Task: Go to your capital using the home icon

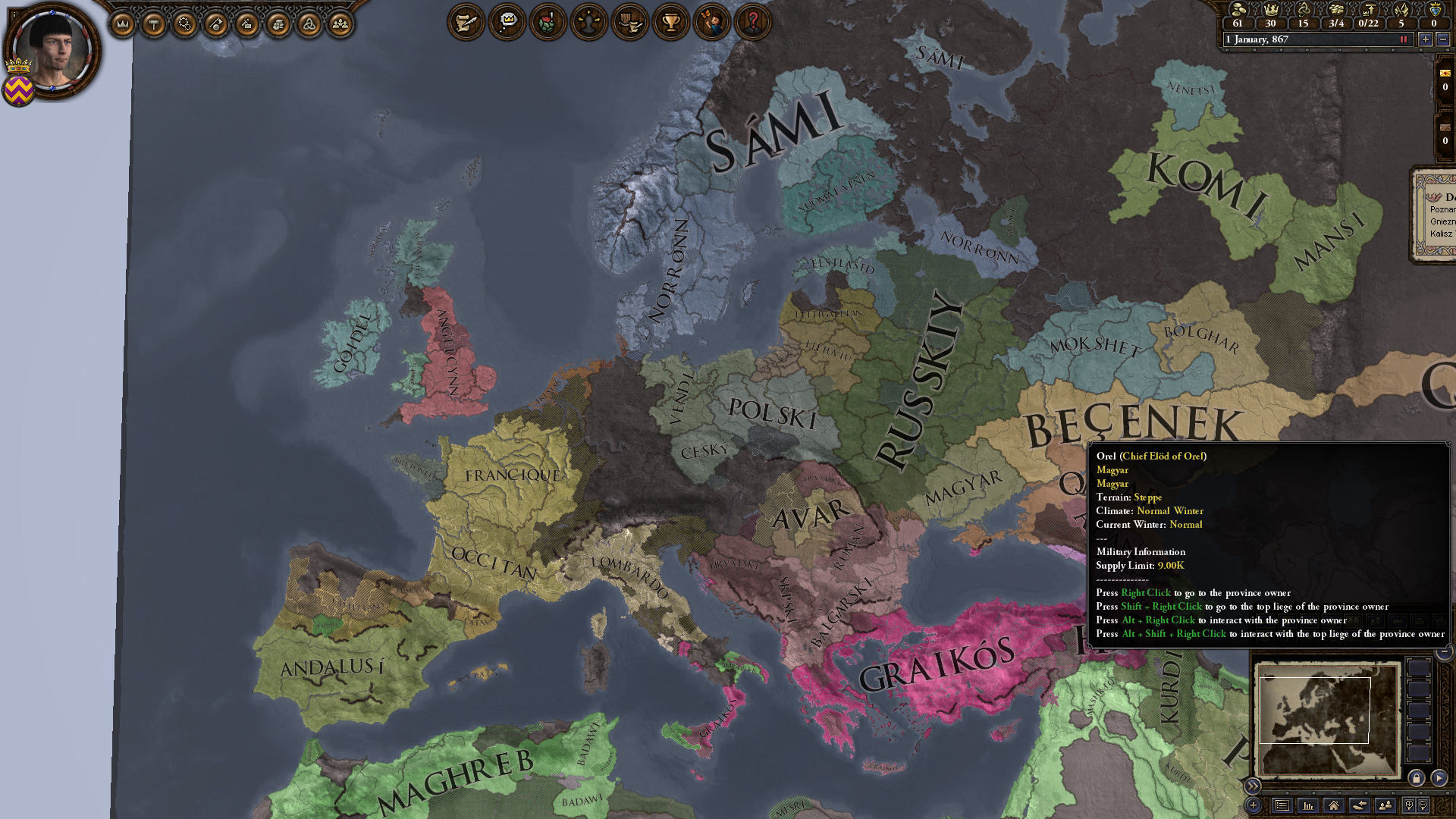Action: pyautogui.click(x=1335, y=805)
